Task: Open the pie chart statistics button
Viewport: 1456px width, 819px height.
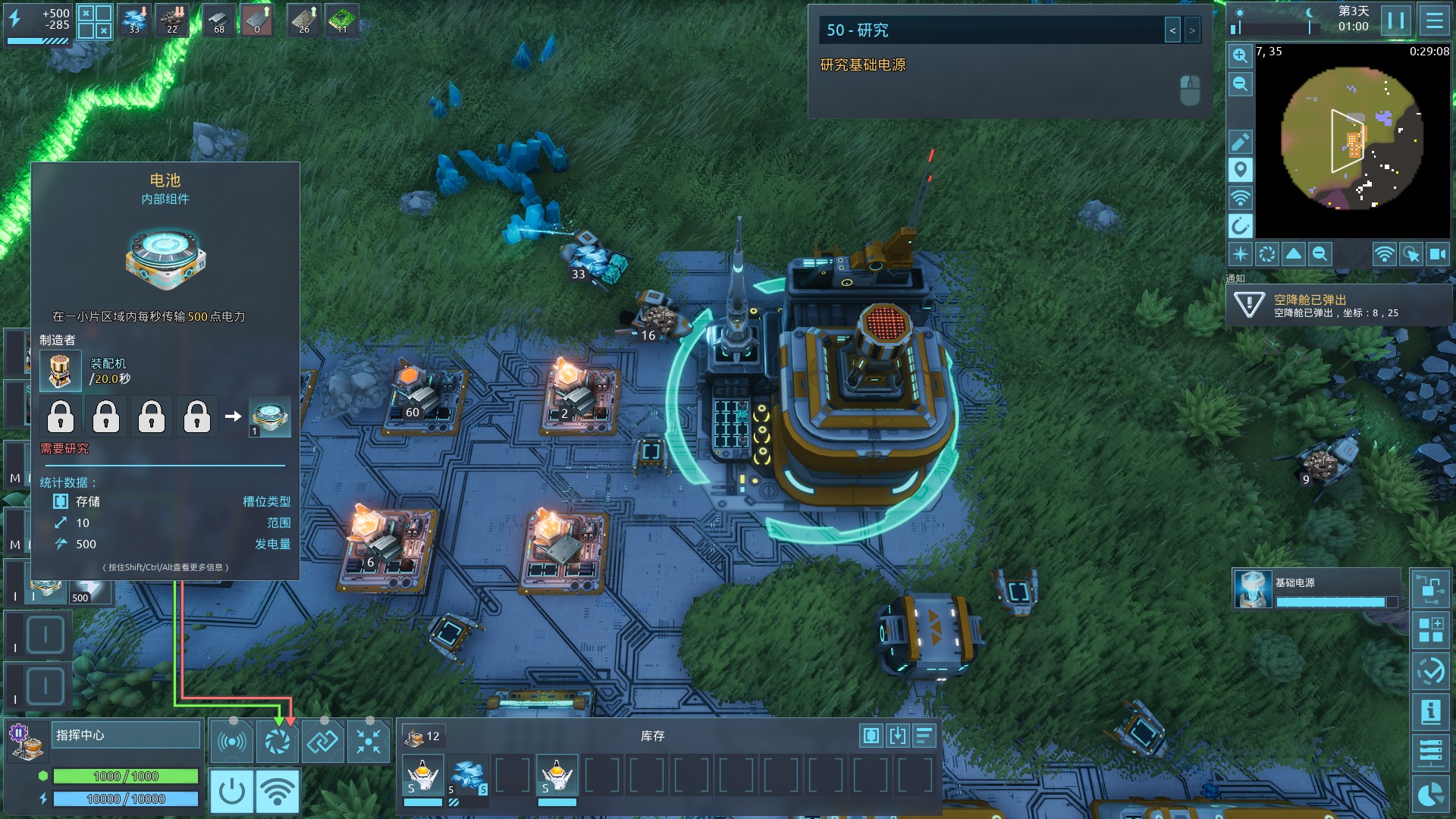Action: coord(1430,794)
